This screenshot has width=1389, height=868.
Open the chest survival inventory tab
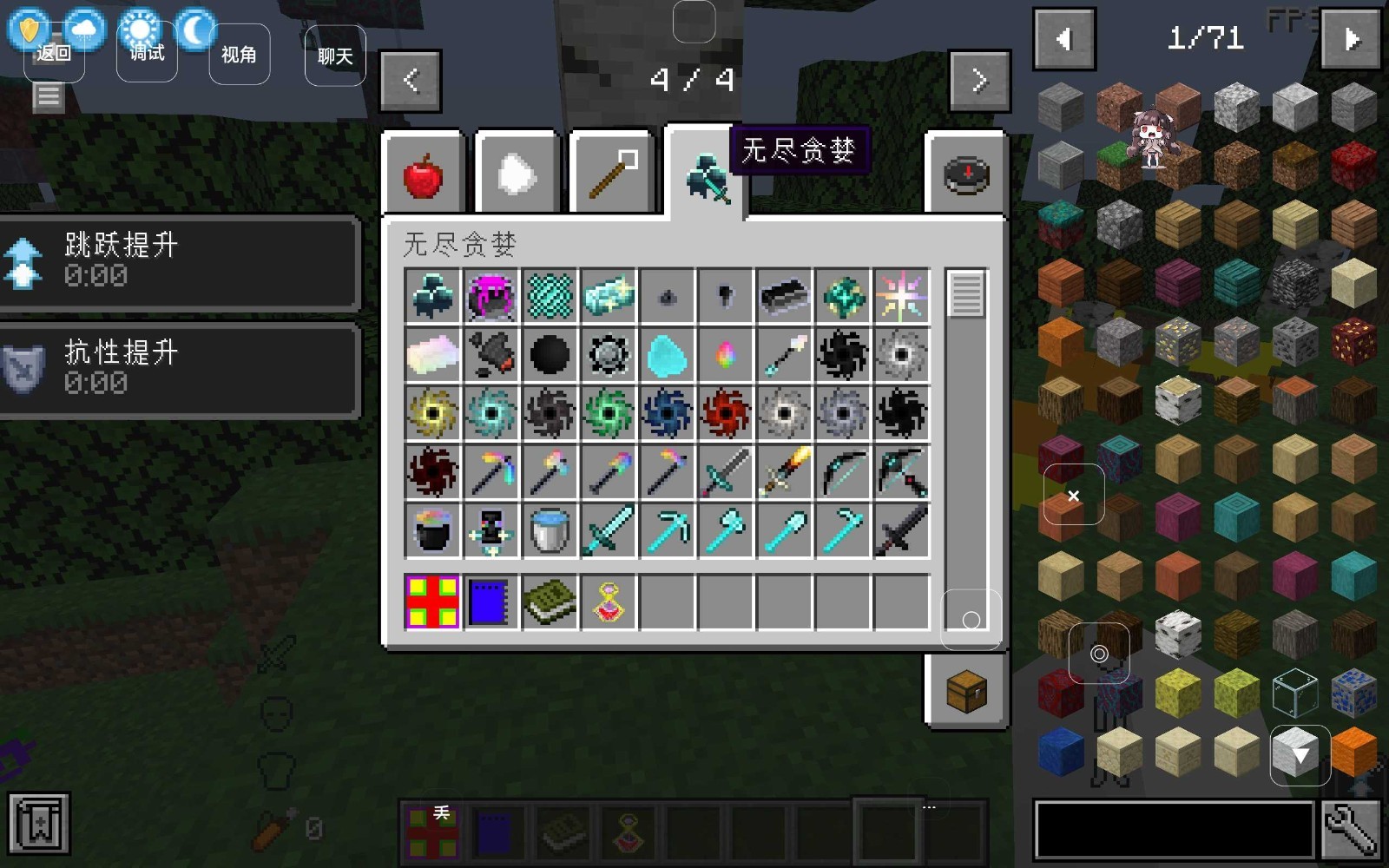point(966,691)
